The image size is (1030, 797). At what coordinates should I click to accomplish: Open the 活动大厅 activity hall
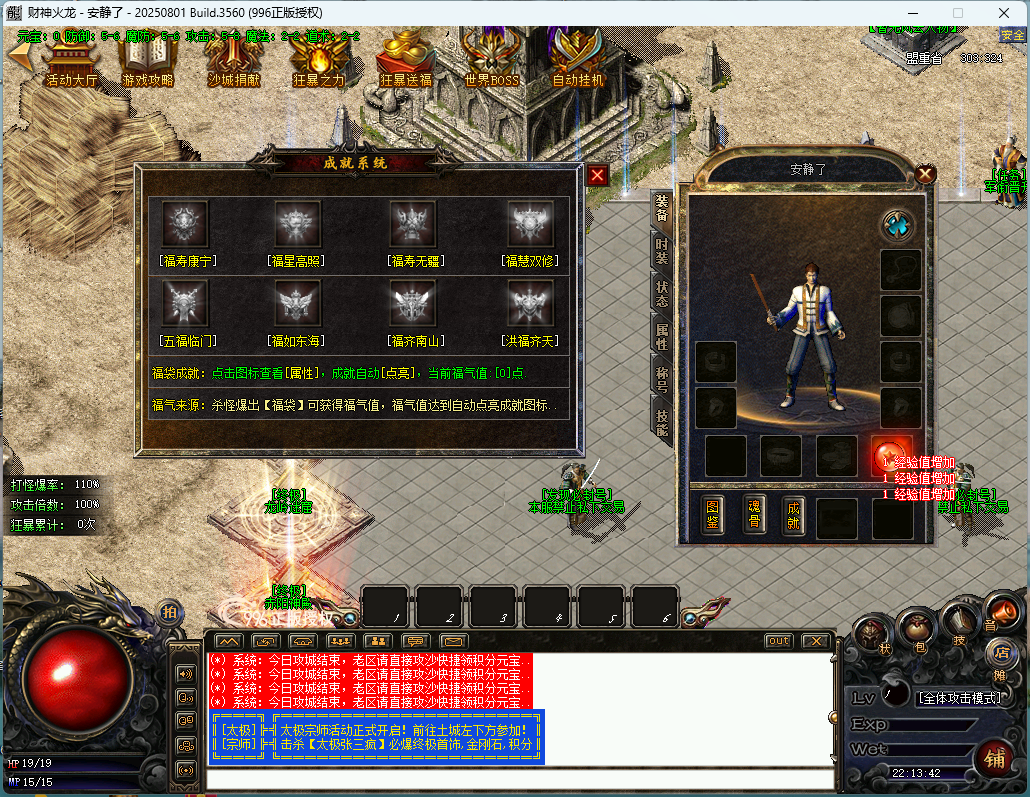71,59
